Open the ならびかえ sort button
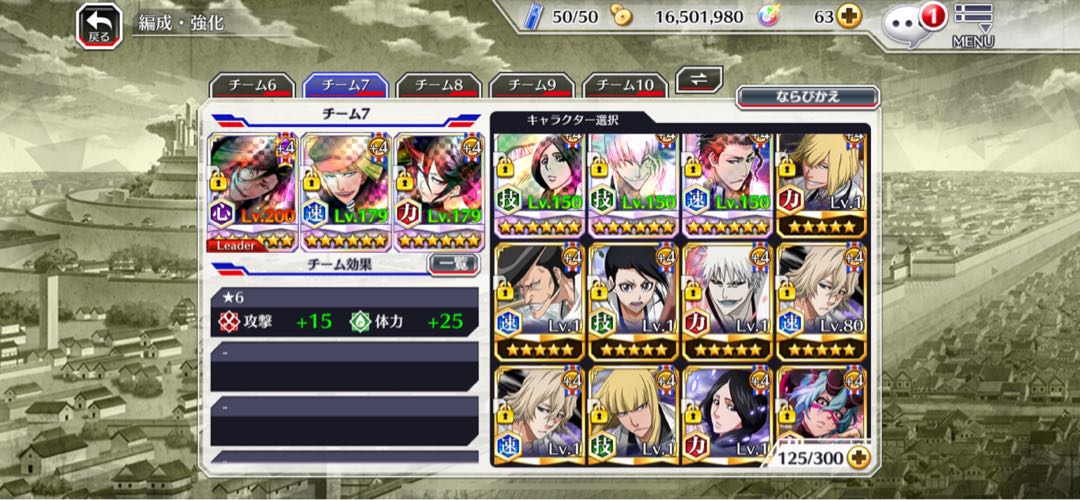The width and height of the screenshot is (1080, 500). pyautogui.click(x=807, y=97)
